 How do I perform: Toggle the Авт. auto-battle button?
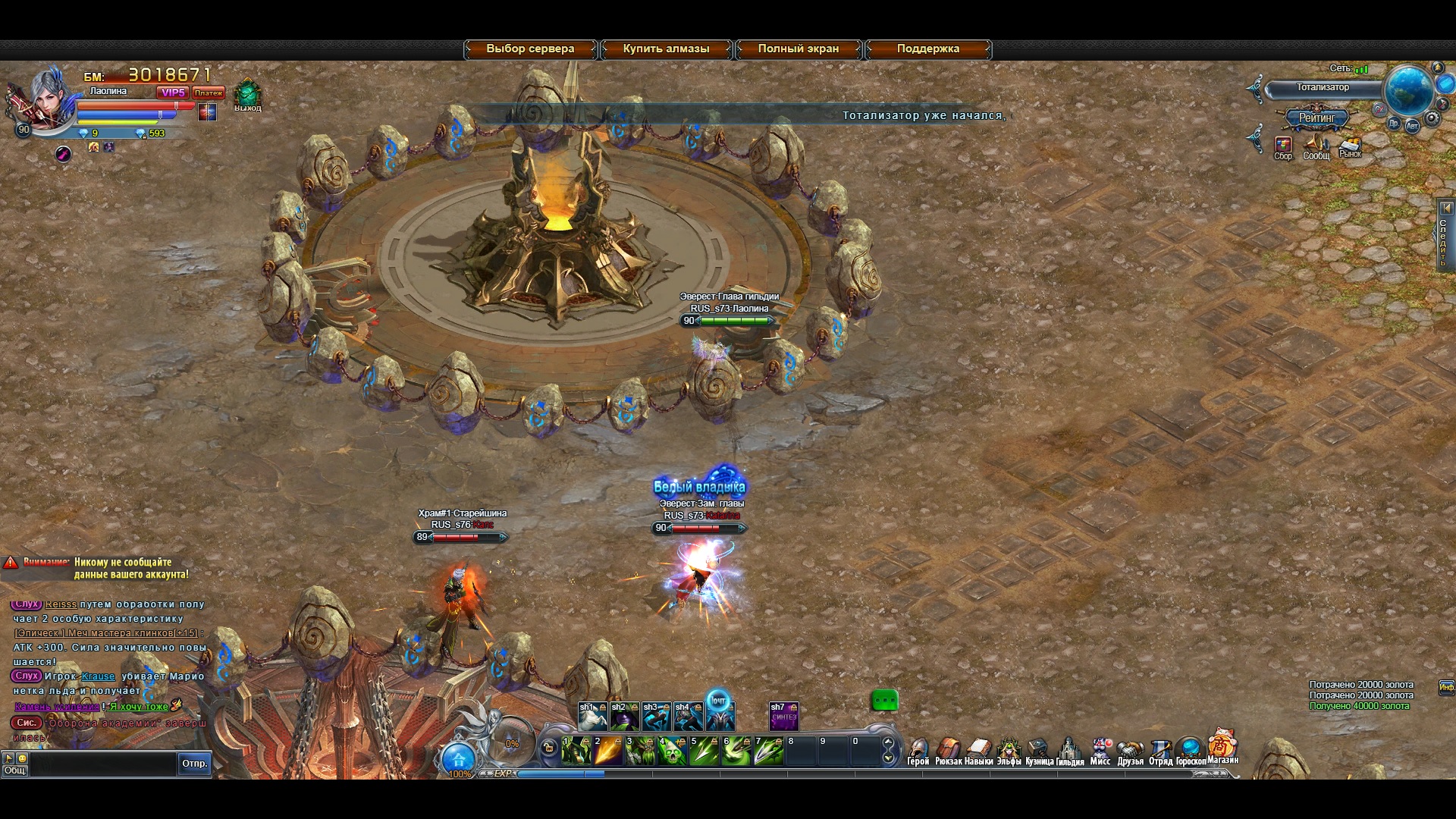(x=1412, y=126)
